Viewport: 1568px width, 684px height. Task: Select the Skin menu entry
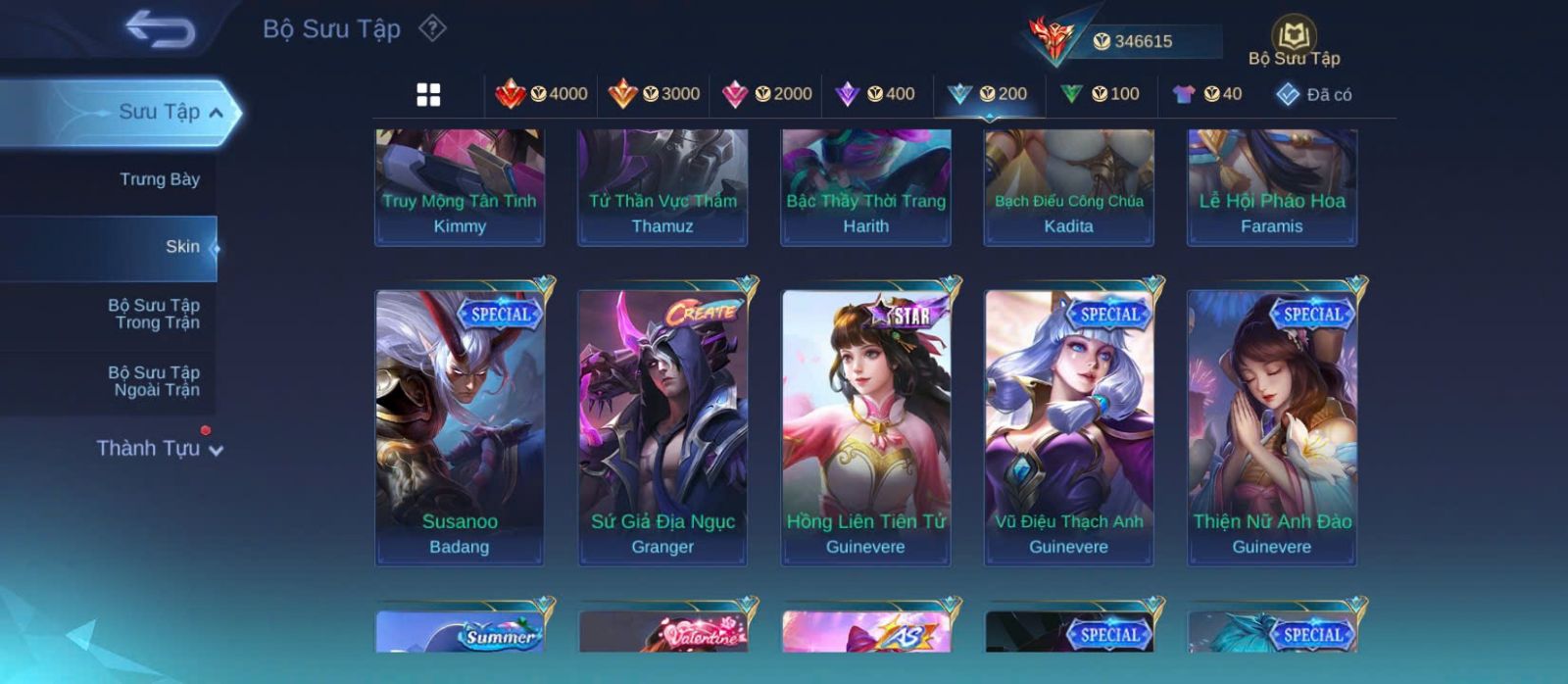[182, 247]
